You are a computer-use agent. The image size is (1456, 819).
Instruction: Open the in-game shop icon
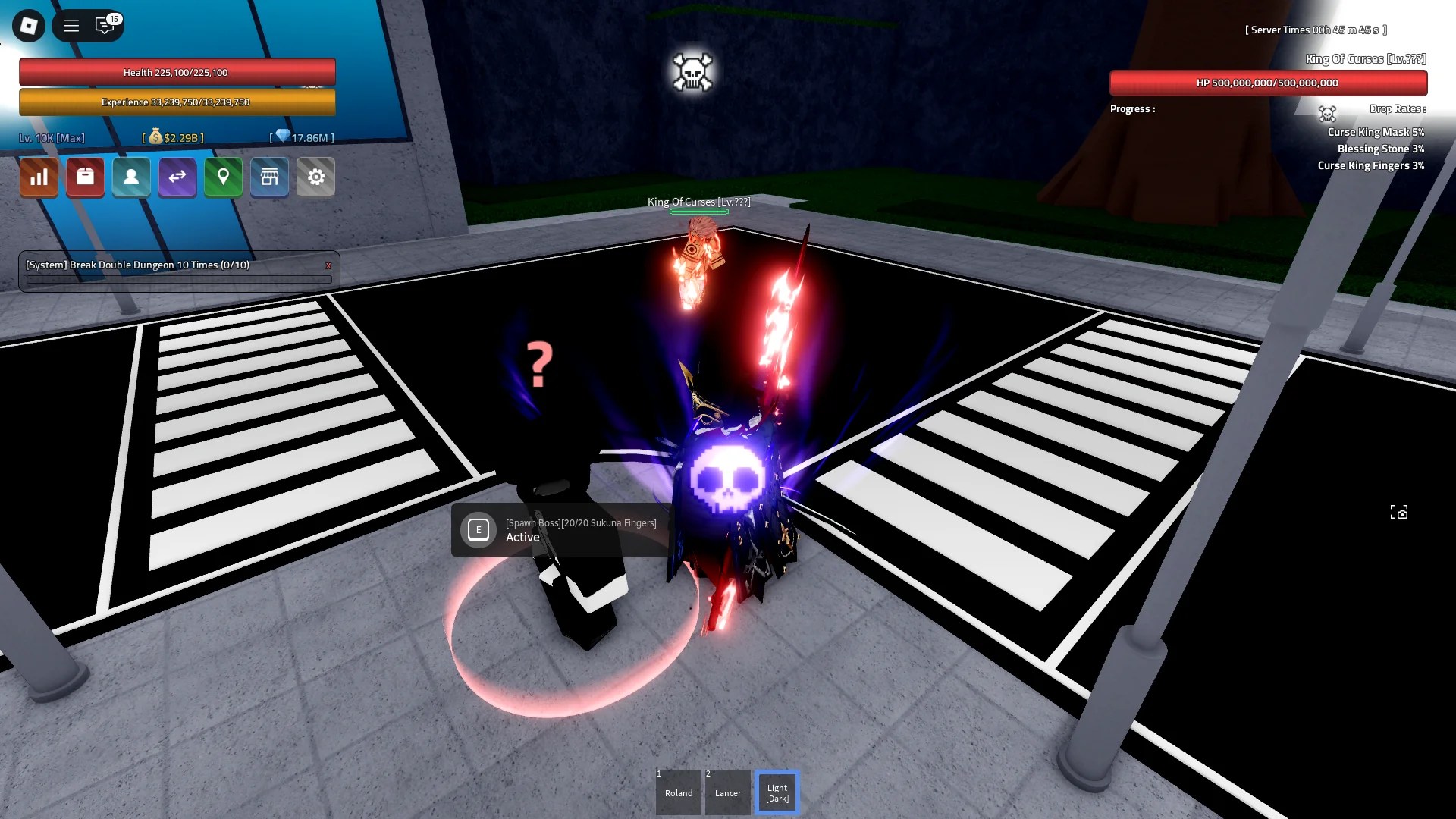(x=269, y=177)
